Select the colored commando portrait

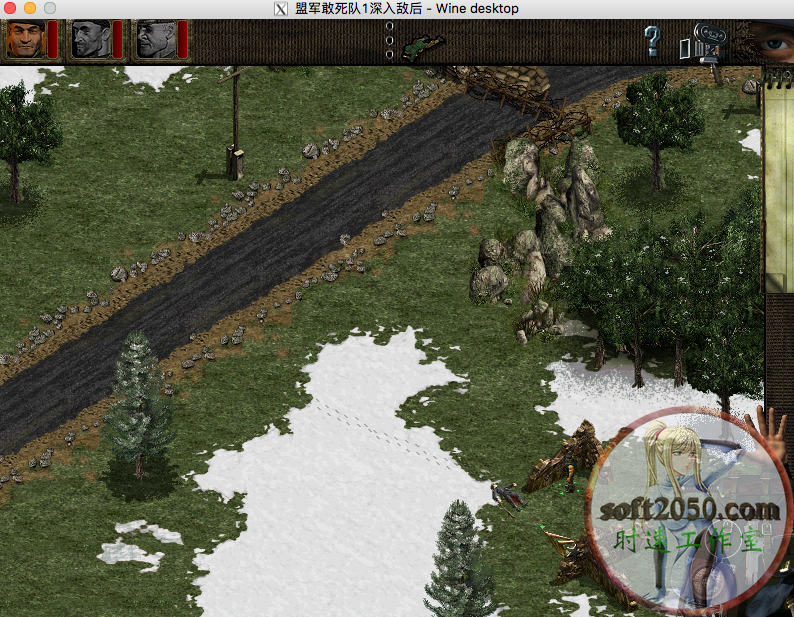pyautogui.click(x=24, y=40)
